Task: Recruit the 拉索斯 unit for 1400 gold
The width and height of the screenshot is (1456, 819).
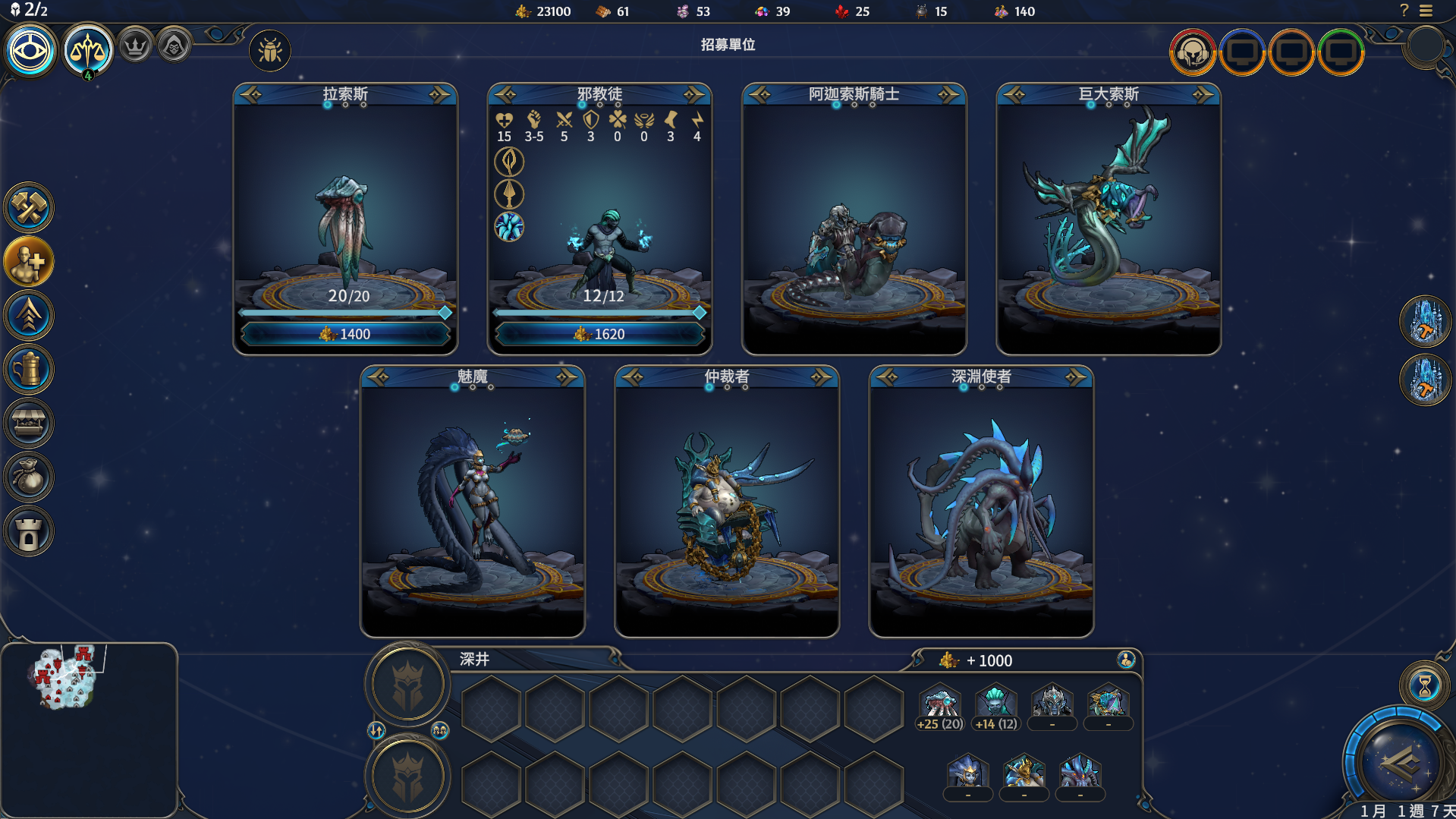Action: point(345,334)
